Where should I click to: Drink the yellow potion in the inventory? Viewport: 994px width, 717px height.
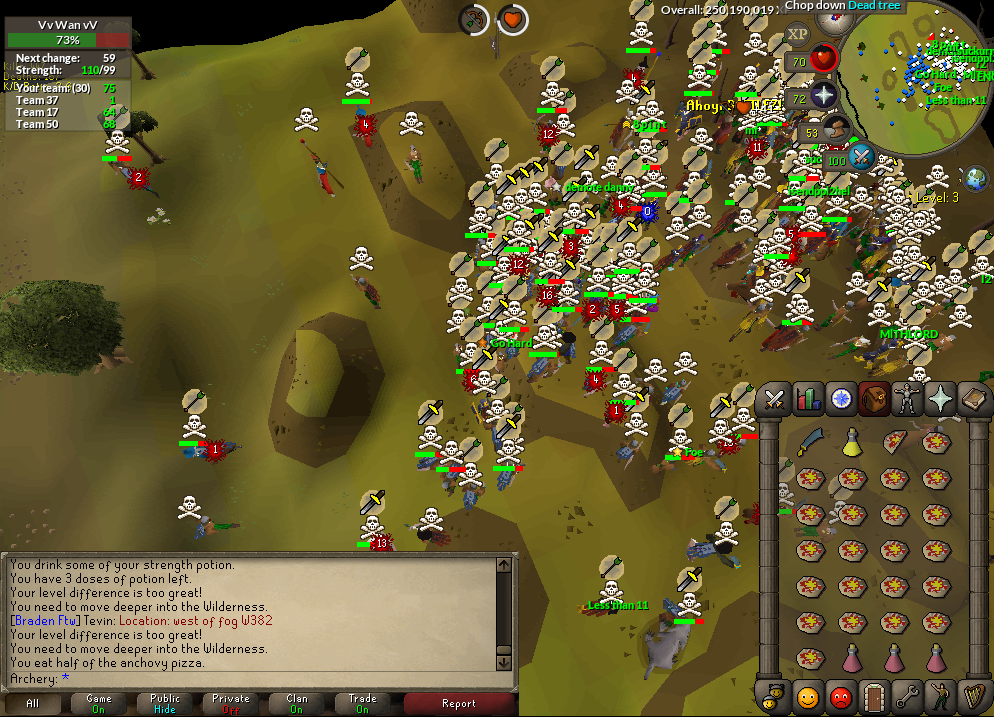(851, 441)
